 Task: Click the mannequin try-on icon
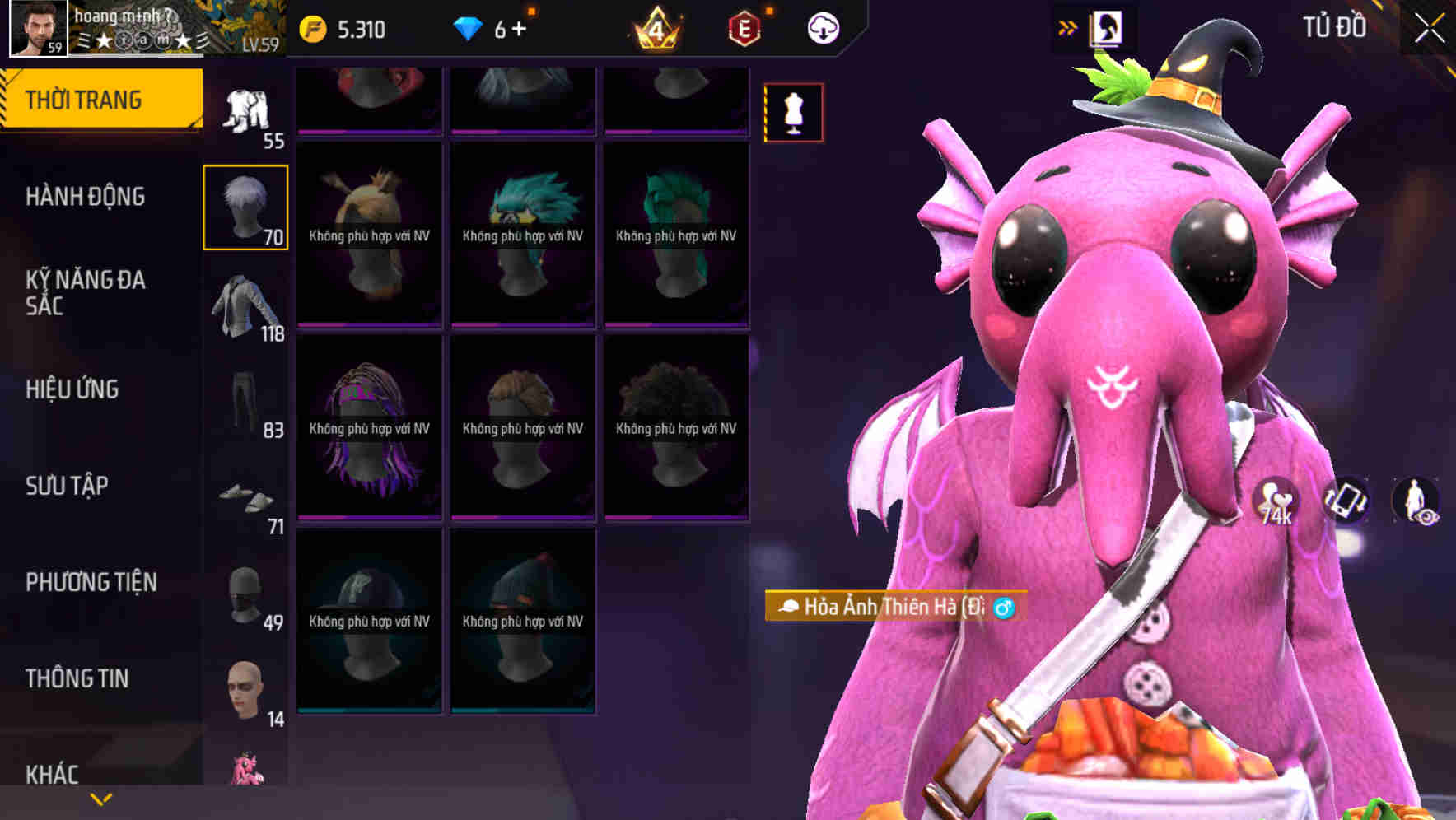(x=793, y=114)
